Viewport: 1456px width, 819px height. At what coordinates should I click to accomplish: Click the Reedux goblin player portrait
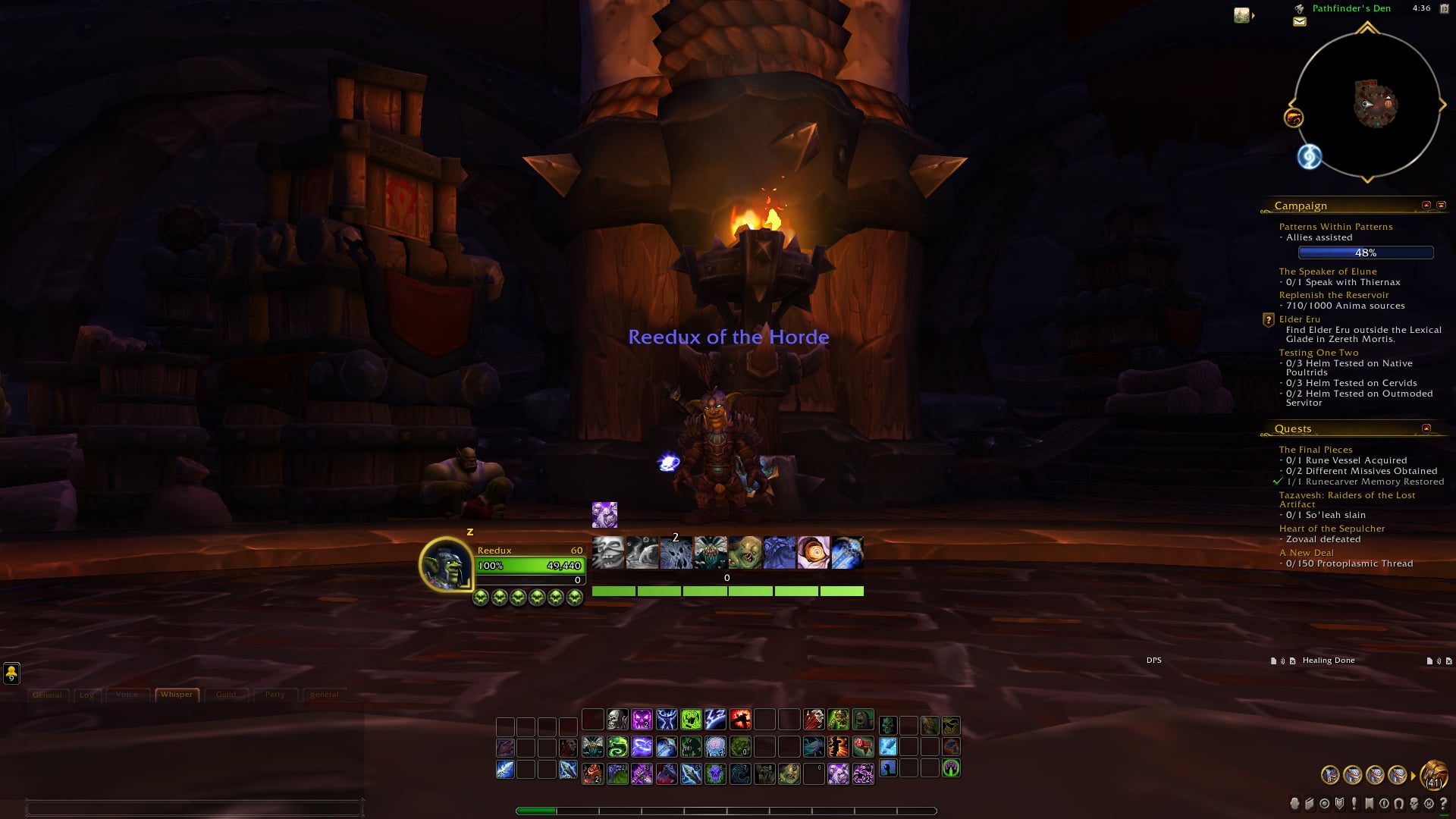click(x=446, y=564)
